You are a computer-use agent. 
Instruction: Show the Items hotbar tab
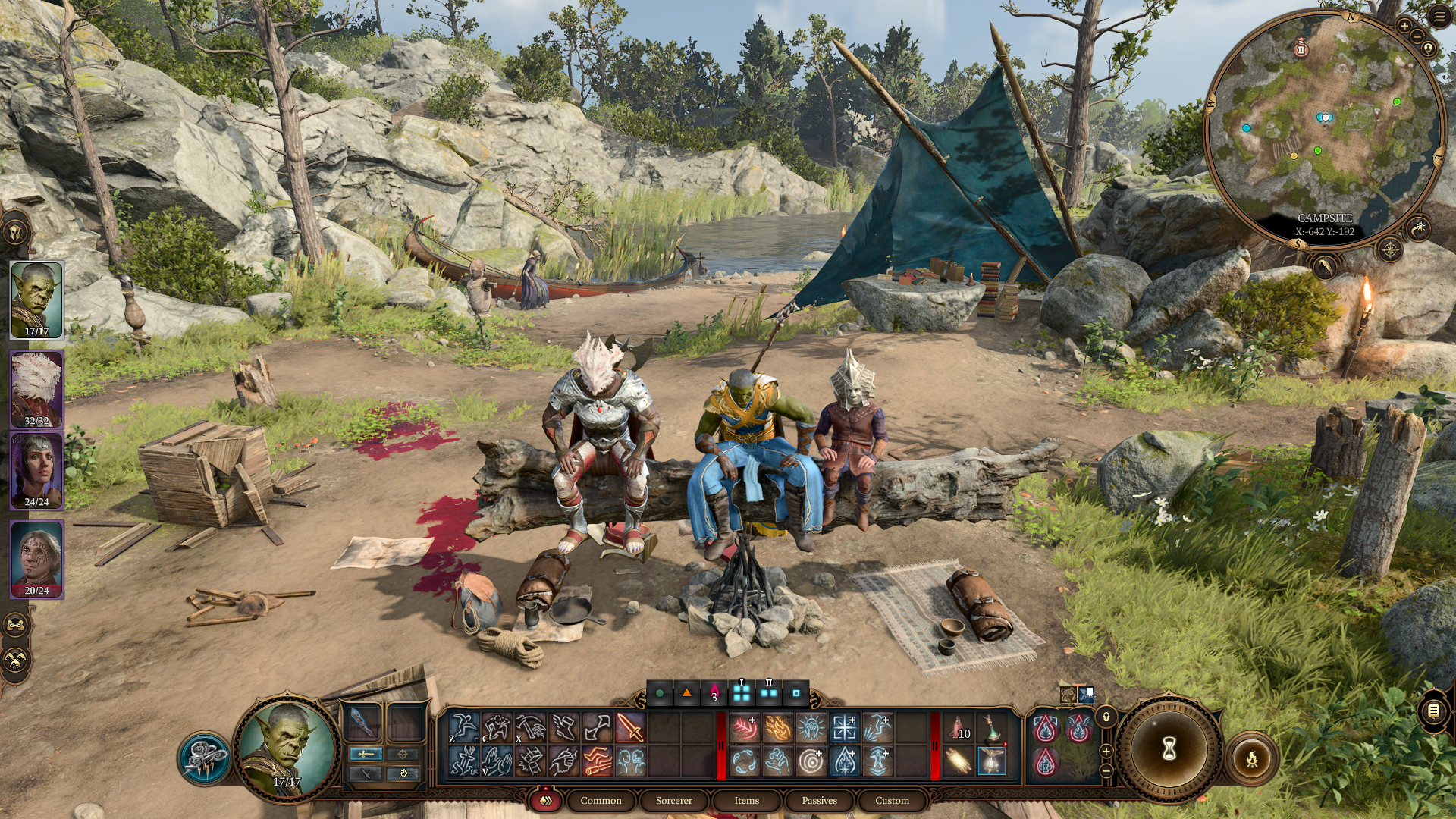[x=746, y=800]
